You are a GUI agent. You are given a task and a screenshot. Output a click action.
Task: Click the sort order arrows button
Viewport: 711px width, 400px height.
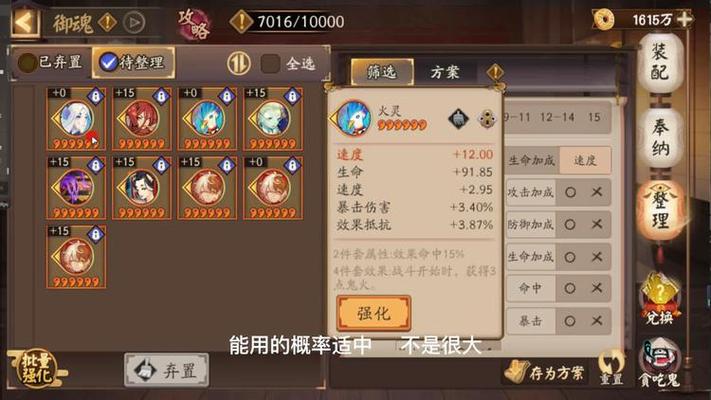point(238,63)
